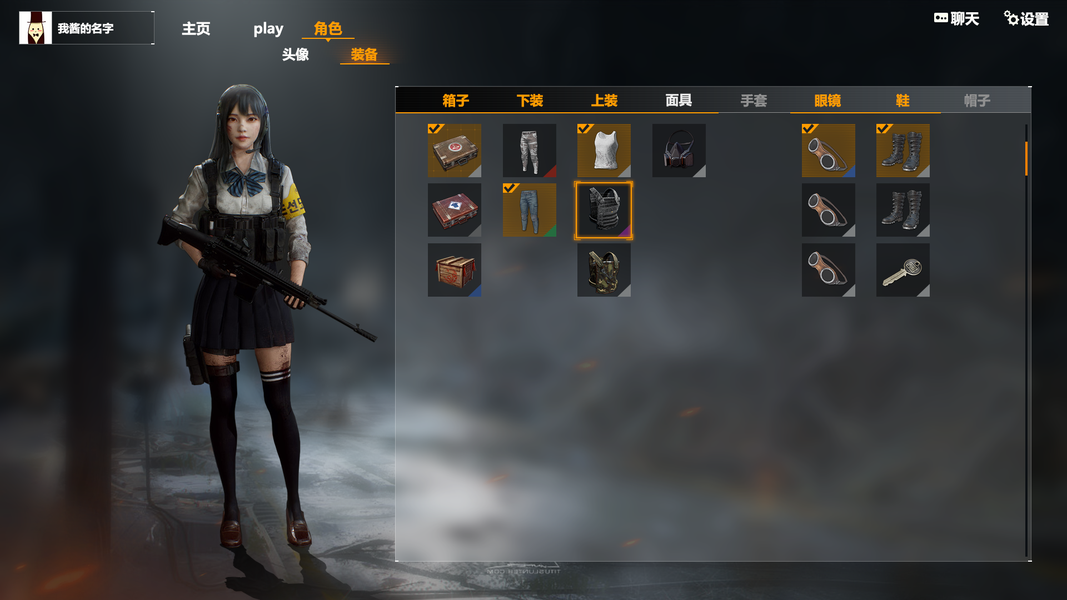Viewport: 1067px width, 600px height.
Task: Choose the 手套 gloves category tab
Action: tap(754, 101)
